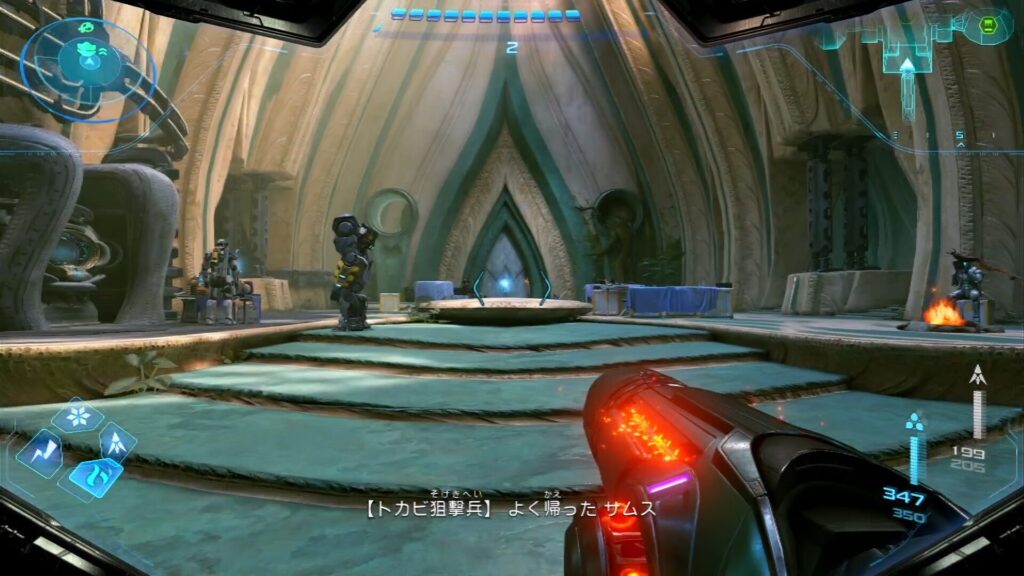
Task: Select the snowflake ice shot icon
Action: click(x=77, y=415)
